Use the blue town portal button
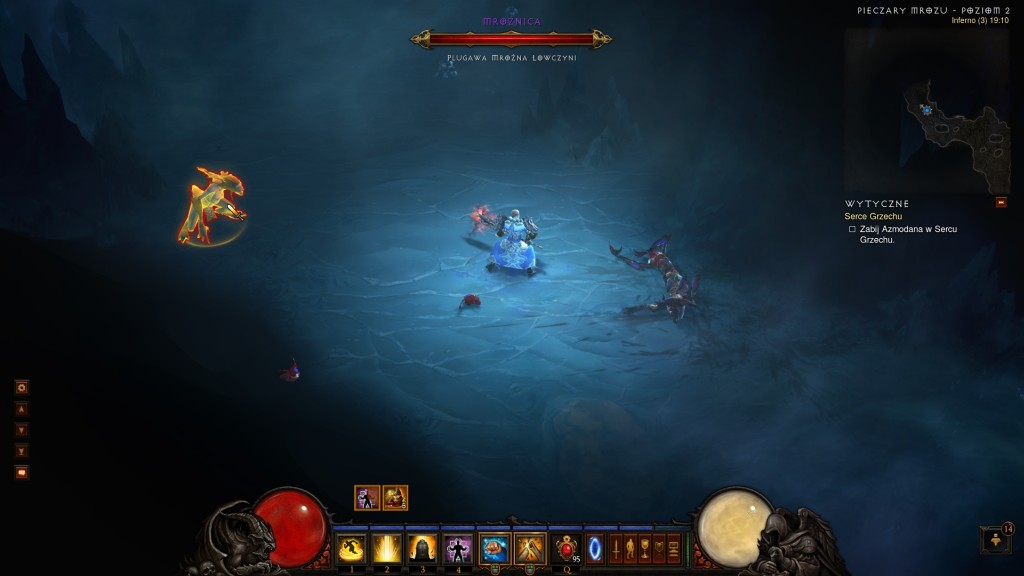This screenshot has width=1024, height=576. (x=595, y=548)
